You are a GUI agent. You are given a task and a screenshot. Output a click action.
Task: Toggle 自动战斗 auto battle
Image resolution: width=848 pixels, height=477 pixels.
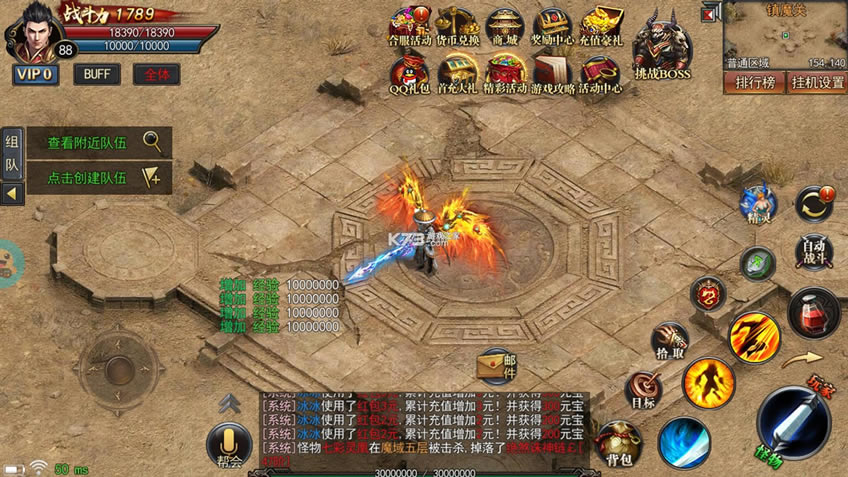pos(815,250)
